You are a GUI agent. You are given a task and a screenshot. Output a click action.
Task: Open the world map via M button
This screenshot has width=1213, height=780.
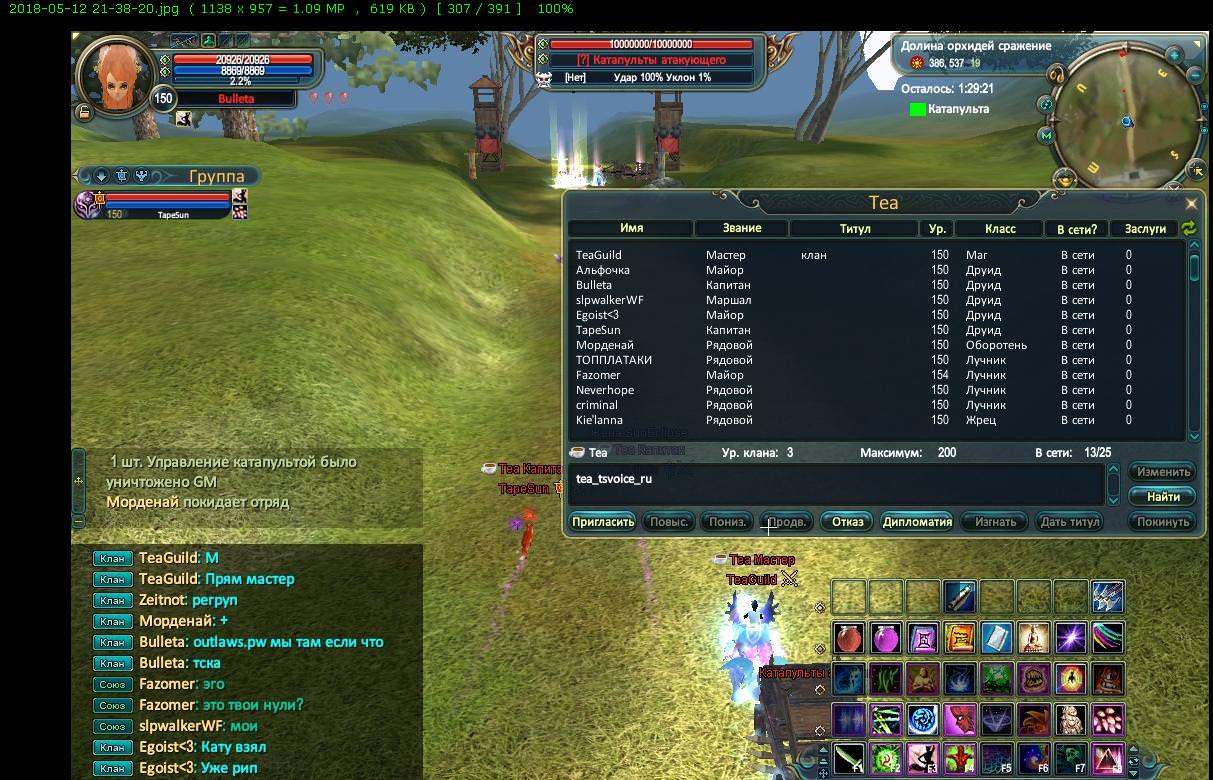click(x=1046, y=135)
